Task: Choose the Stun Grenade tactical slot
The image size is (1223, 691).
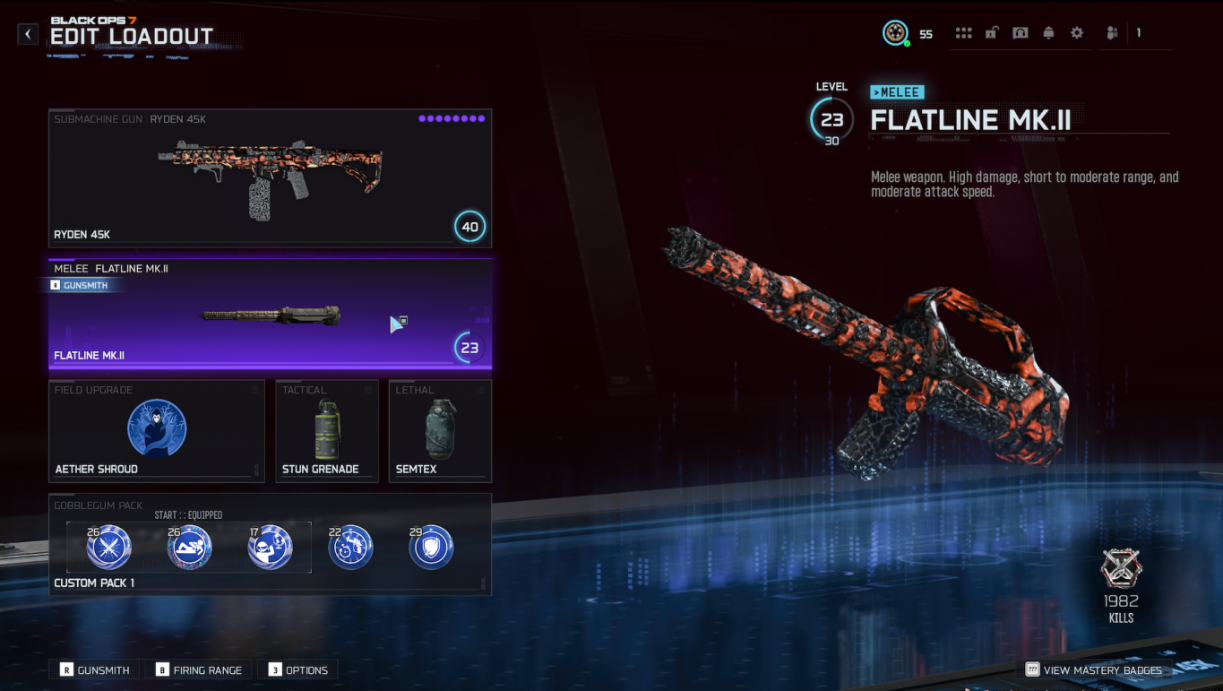Action: [329, 431]
